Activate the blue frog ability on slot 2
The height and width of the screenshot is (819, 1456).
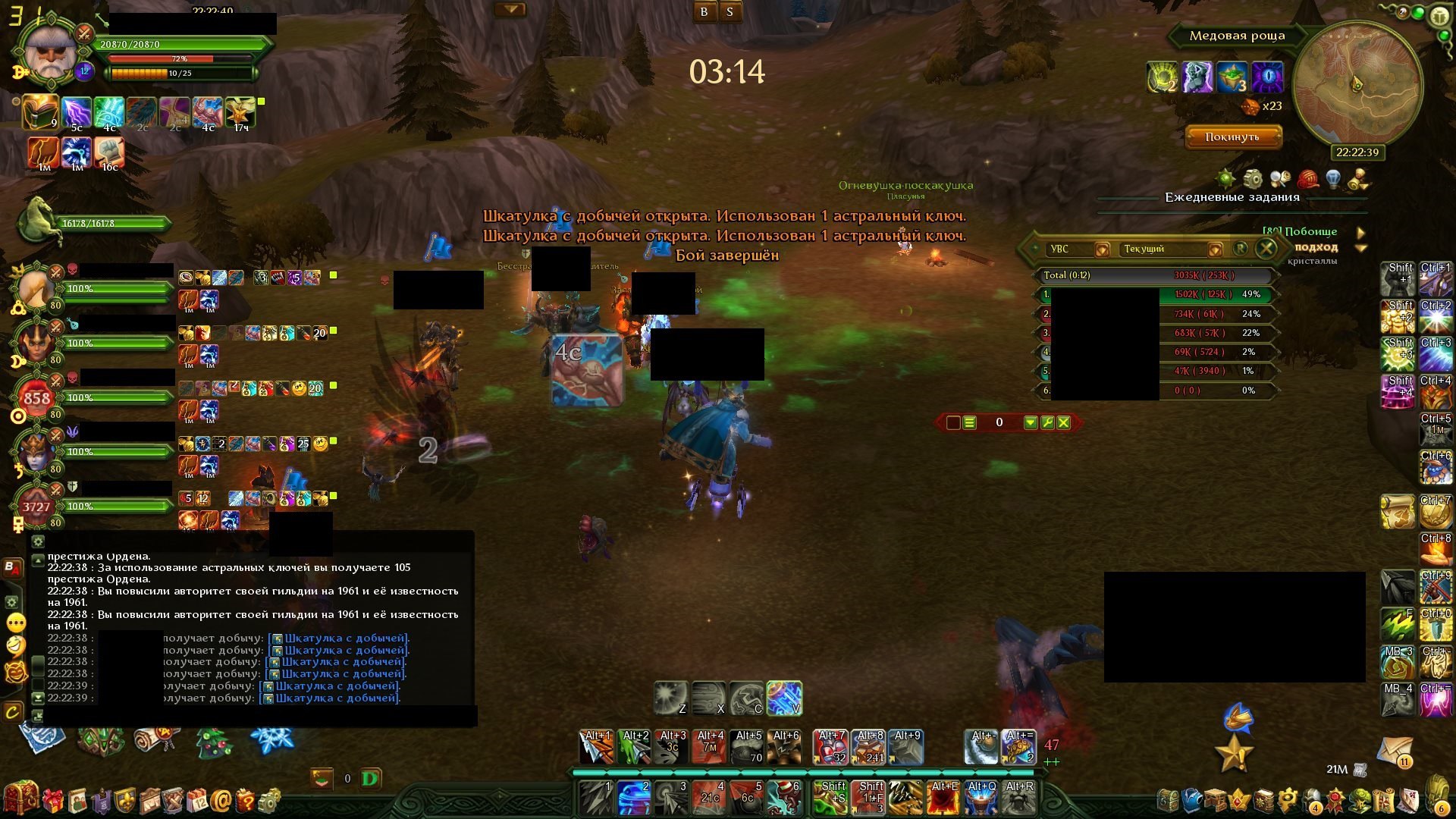pyautogui.click(x=634, y=798)
